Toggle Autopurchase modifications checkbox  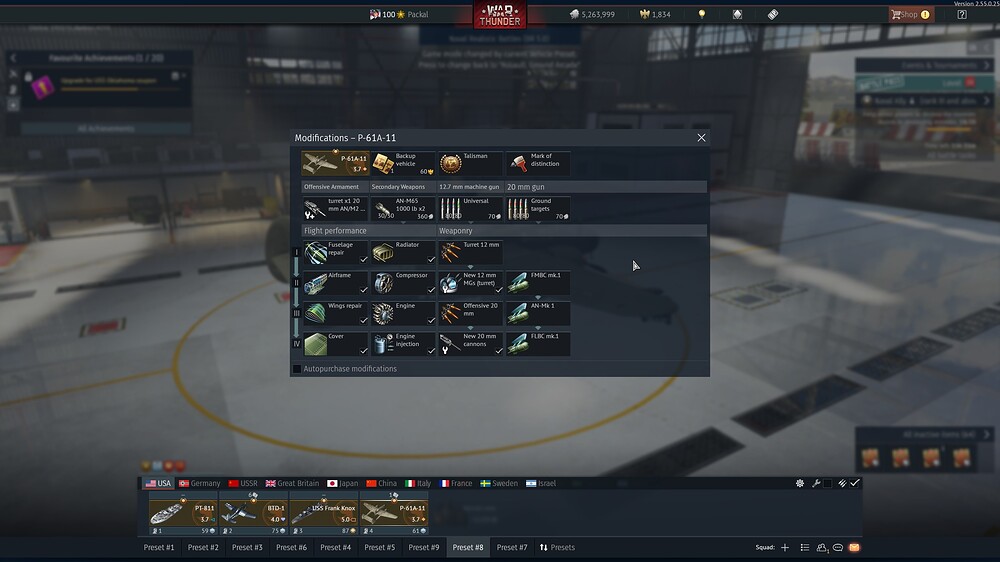click(297, 369)
